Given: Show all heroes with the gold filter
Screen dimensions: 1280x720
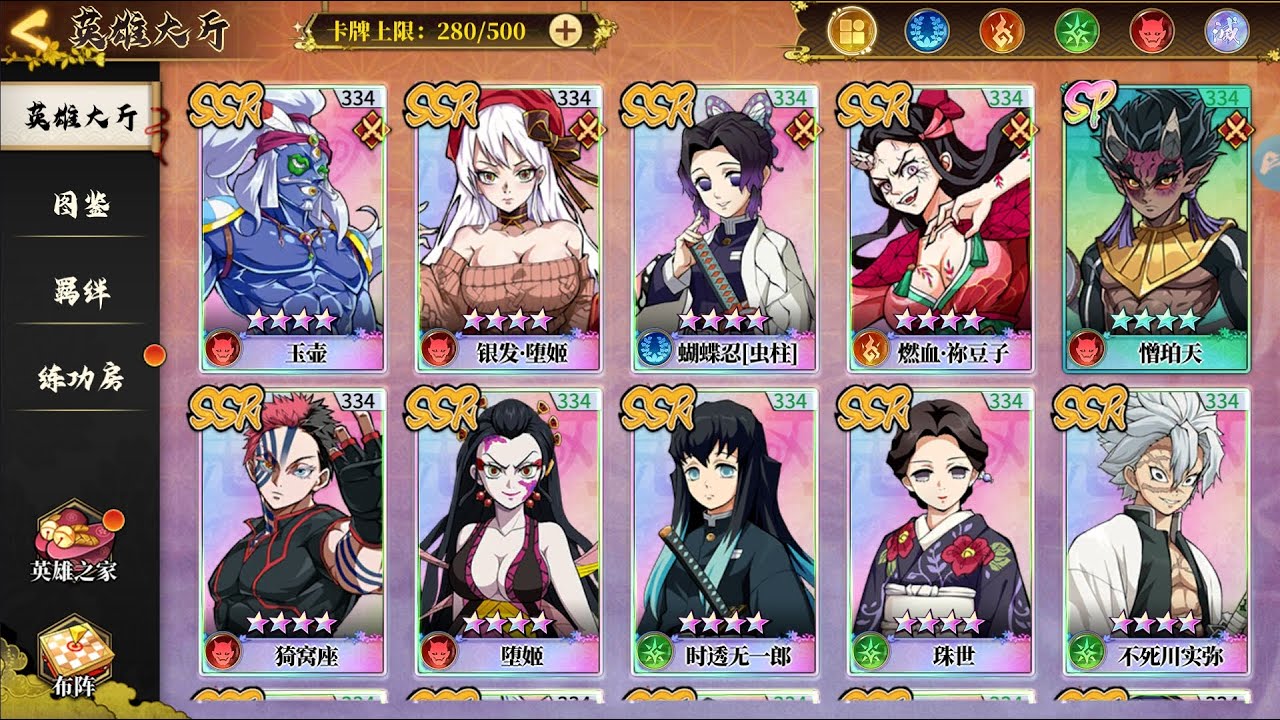Looking at the screenshot, I should (x=852, y=31).
